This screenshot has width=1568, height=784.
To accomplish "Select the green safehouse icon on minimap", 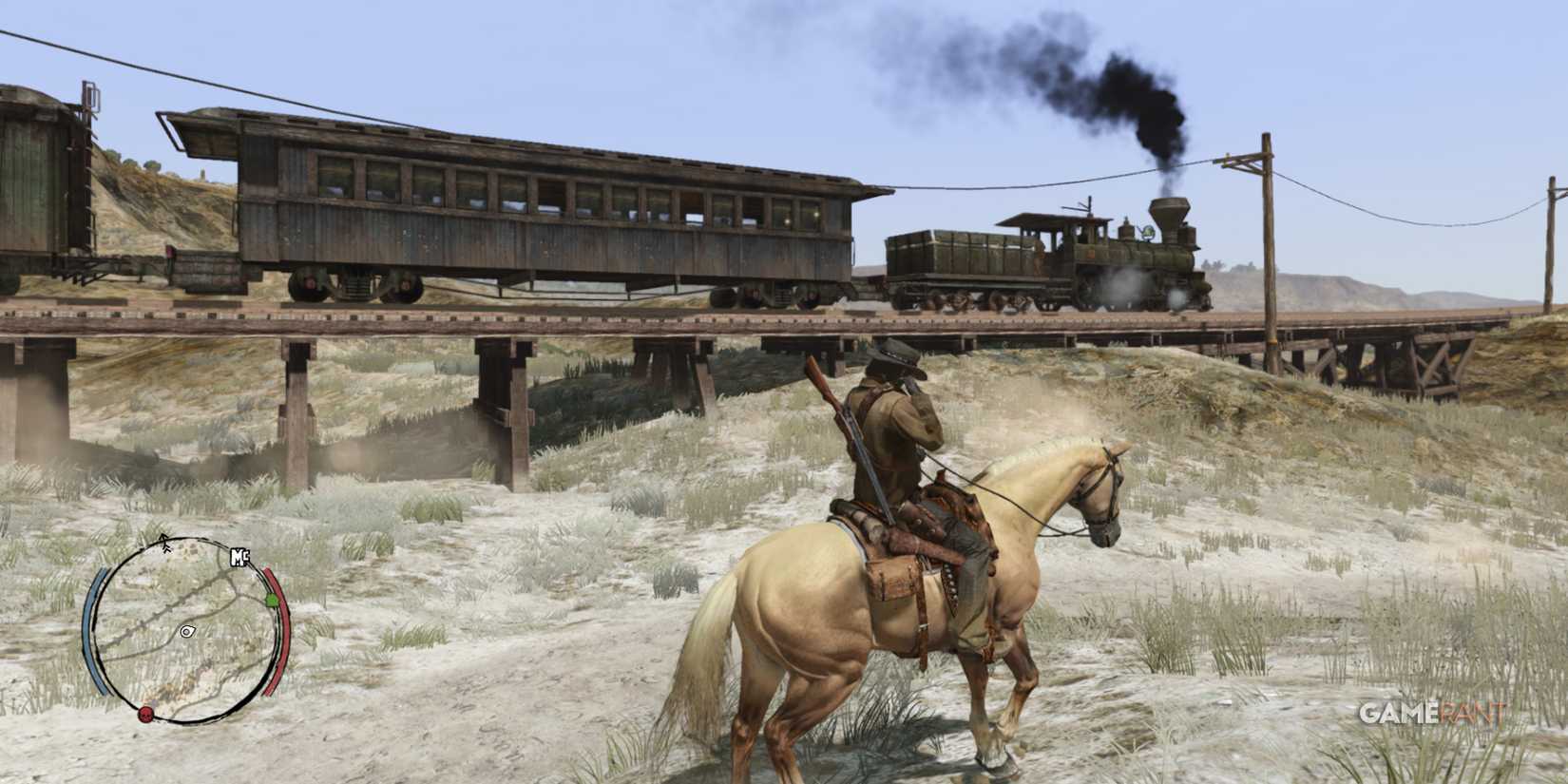I will point(272,601).
